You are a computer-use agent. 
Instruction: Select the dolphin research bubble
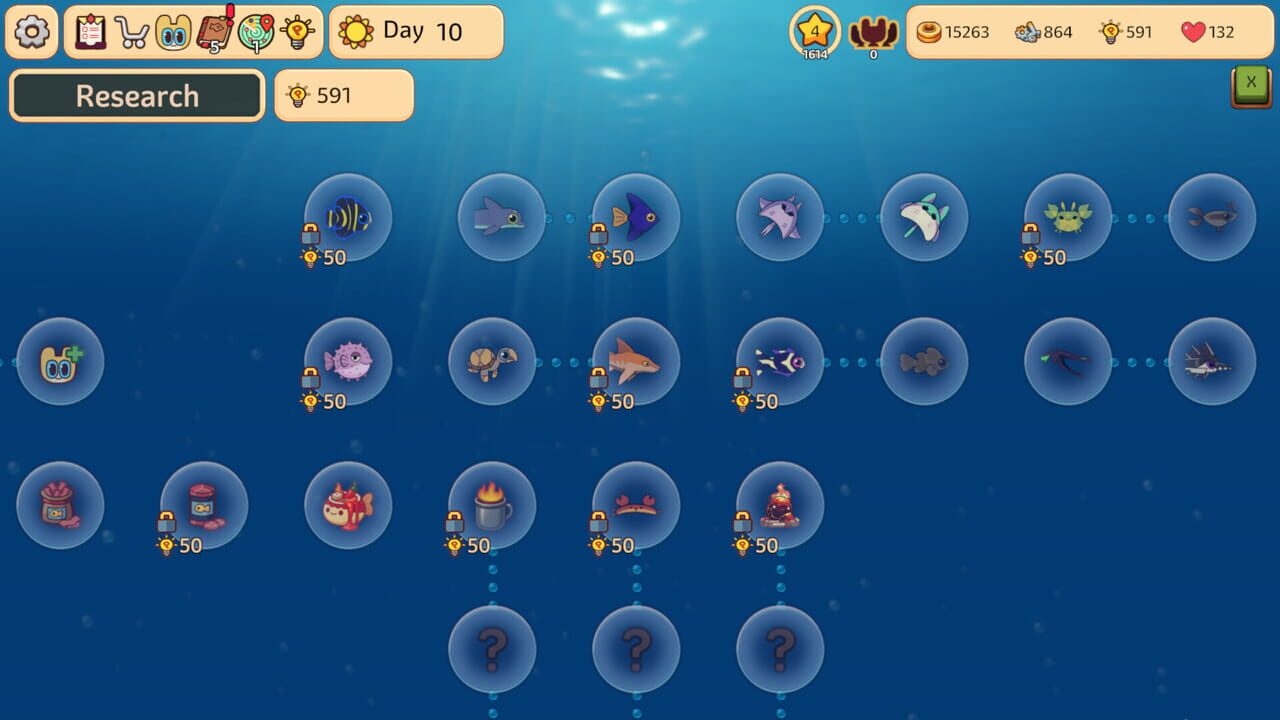coord(502,217)
